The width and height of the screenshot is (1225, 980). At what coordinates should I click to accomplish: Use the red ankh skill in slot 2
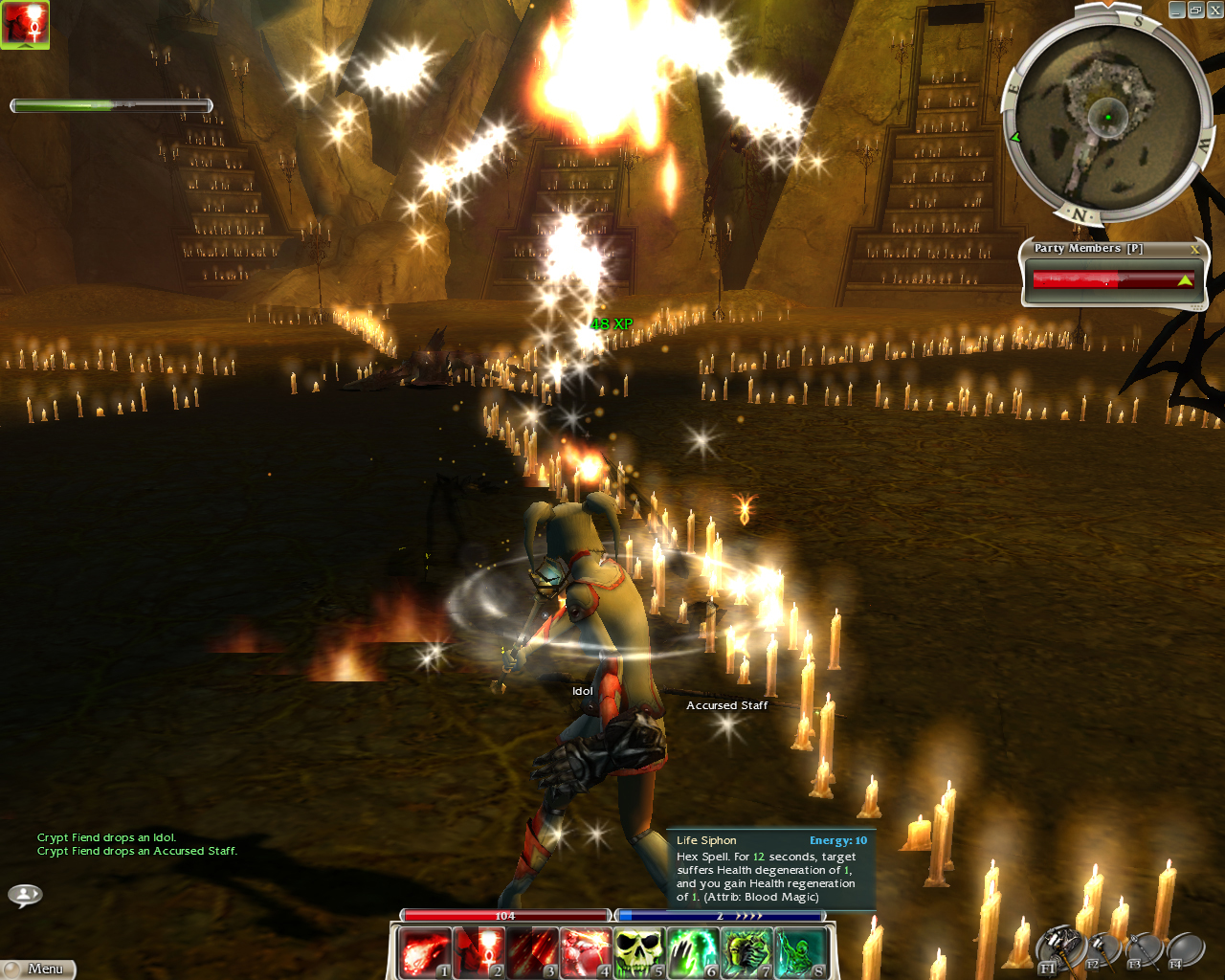coord(479,953)
